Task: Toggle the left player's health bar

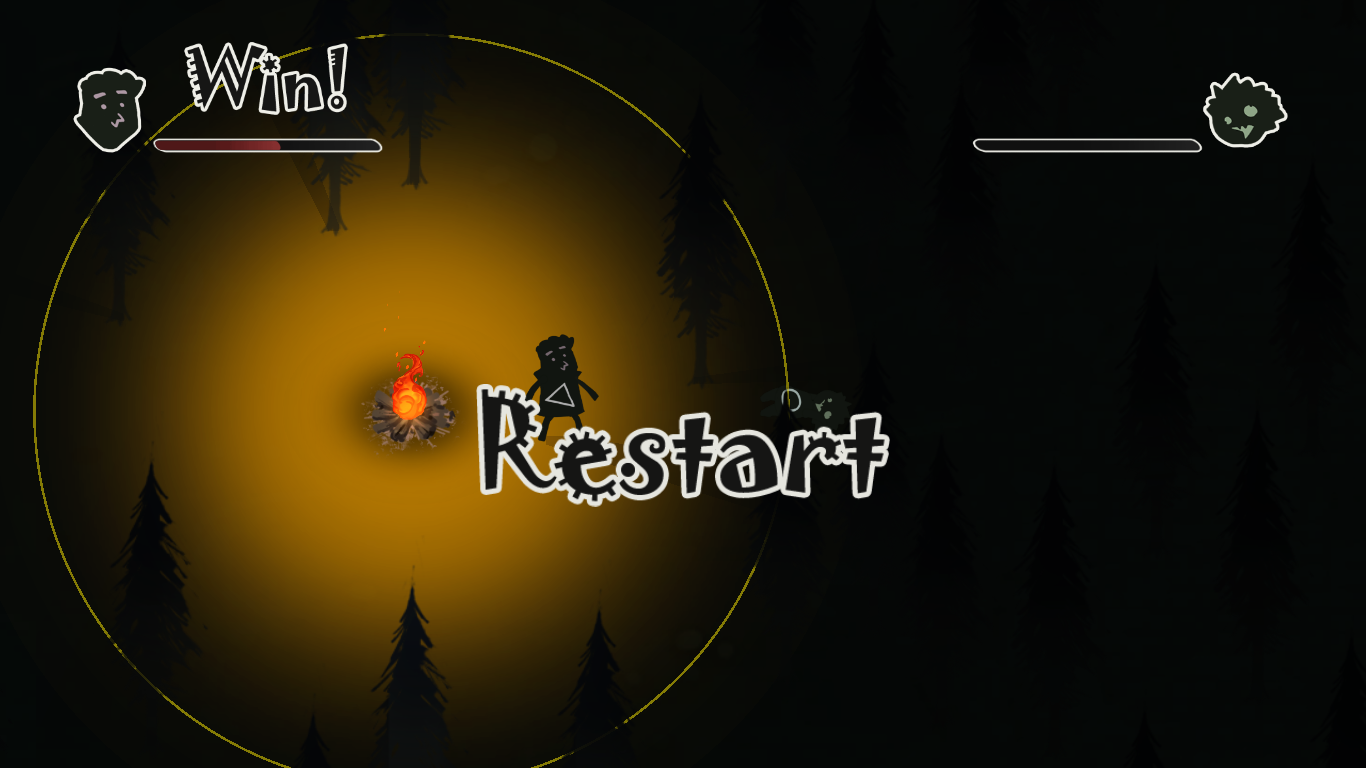Action: coord(268,145)
